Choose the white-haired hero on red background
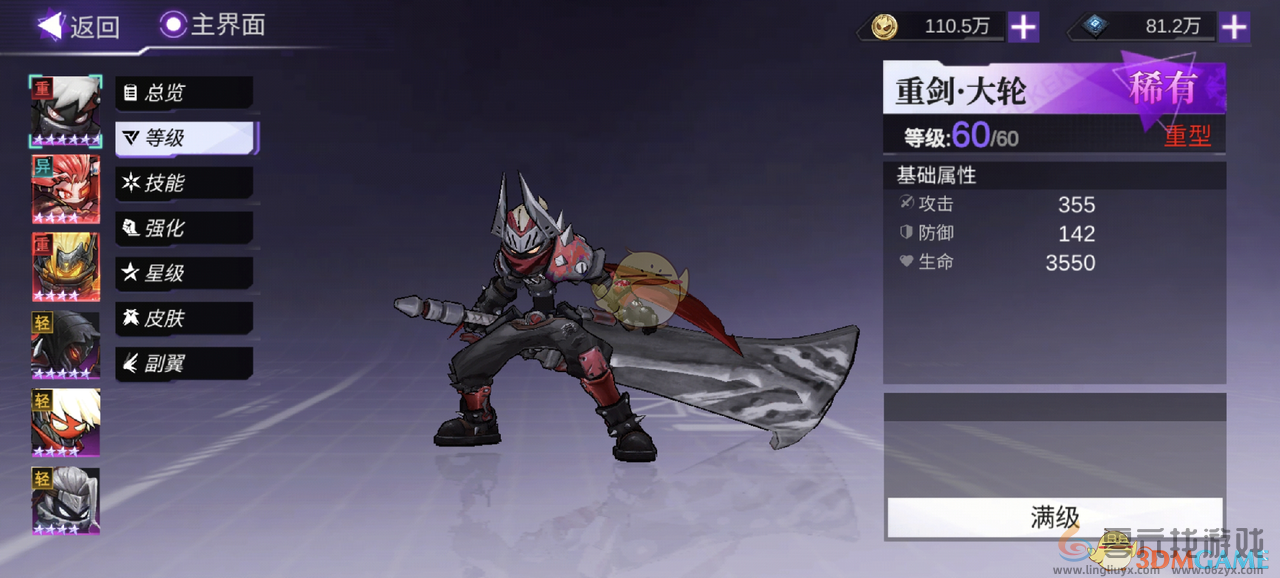The image size is (1280, 578). [66, 423]
